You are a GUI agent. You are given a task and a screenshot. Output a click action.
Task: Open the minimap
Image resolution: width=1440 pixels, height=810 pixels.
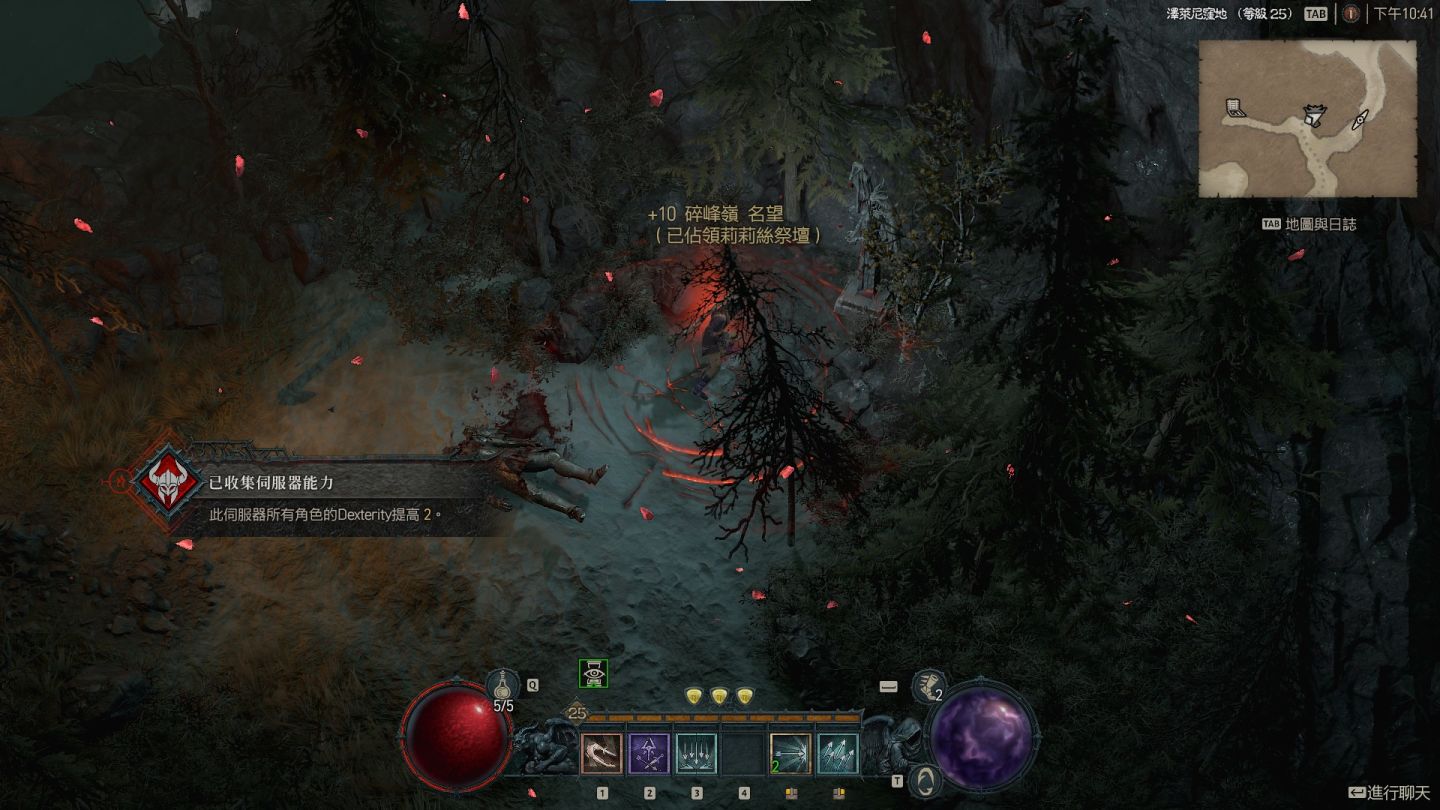tap(1307, 119)
